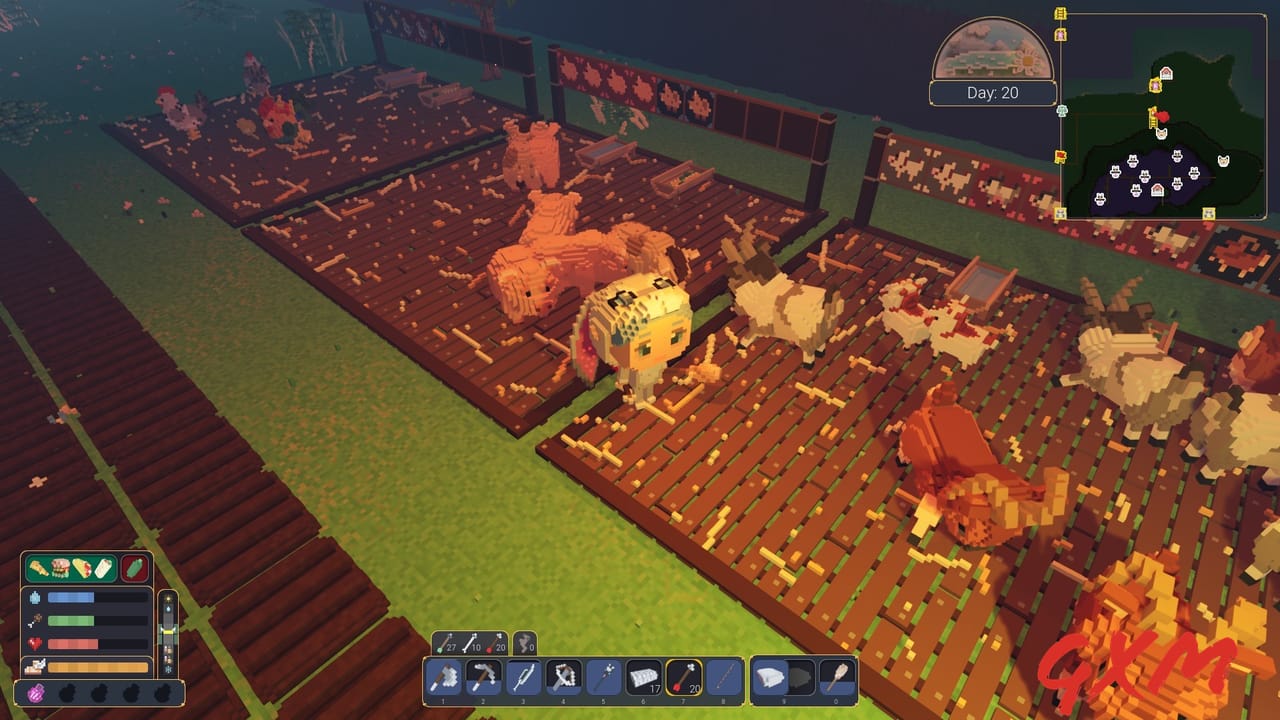The width and height of the screenshot is (1280, 720).
Task: Click the purple potion icon bottom left
Action: point(36,692)
